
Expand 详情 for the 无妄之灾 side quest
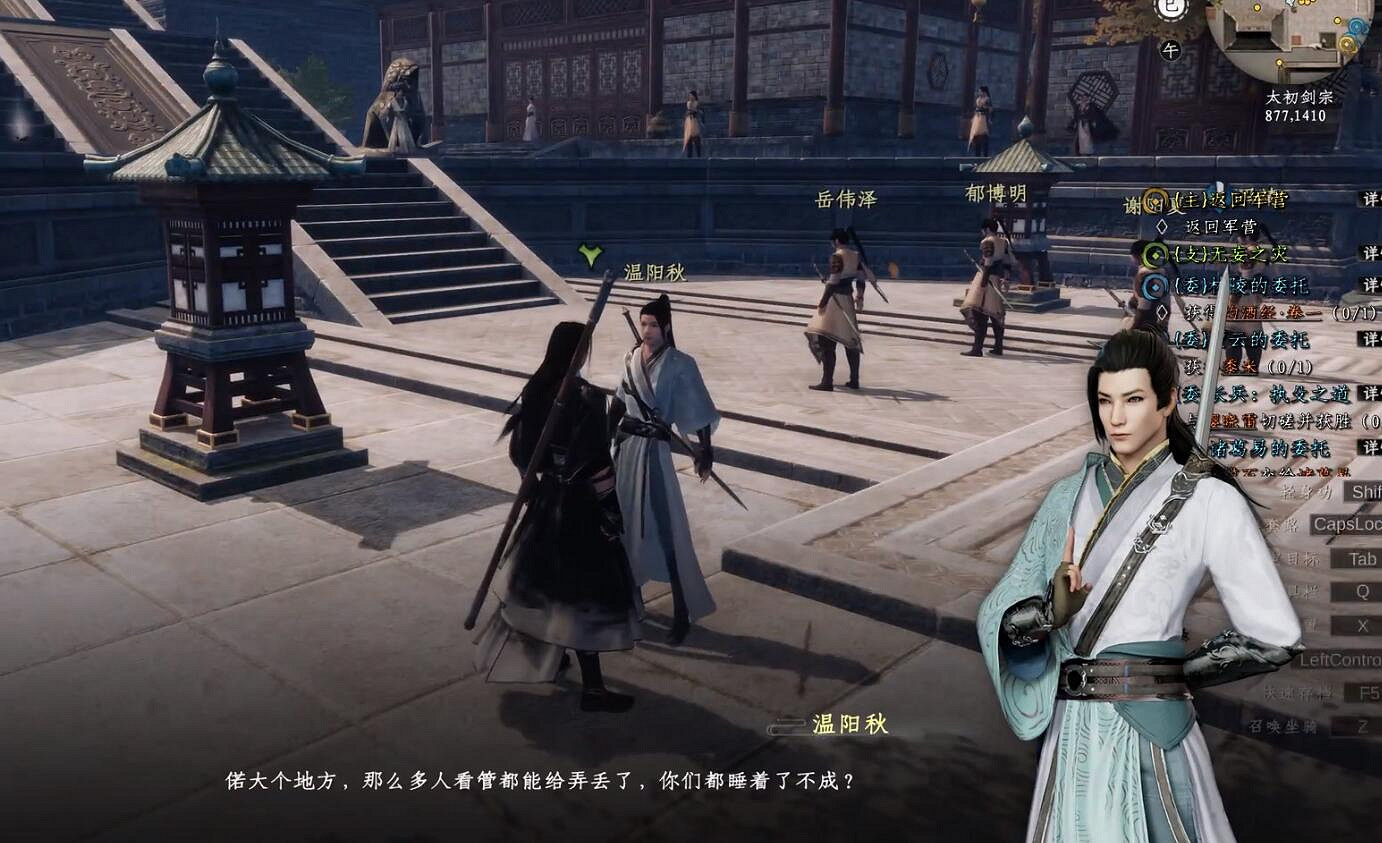pos(1372,253)
